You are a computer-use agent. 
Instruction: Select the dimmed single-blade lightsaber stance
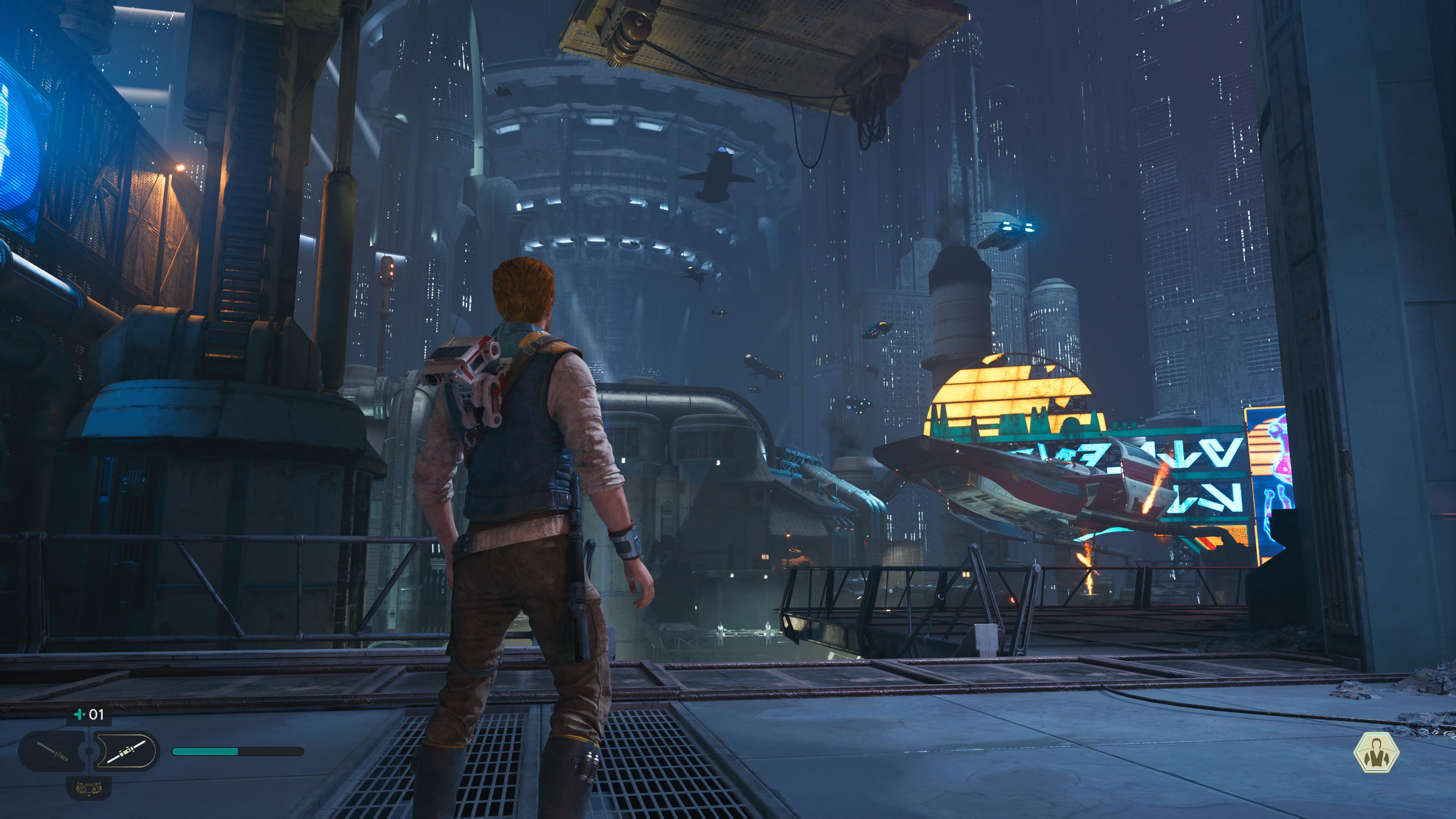(52, 751)
